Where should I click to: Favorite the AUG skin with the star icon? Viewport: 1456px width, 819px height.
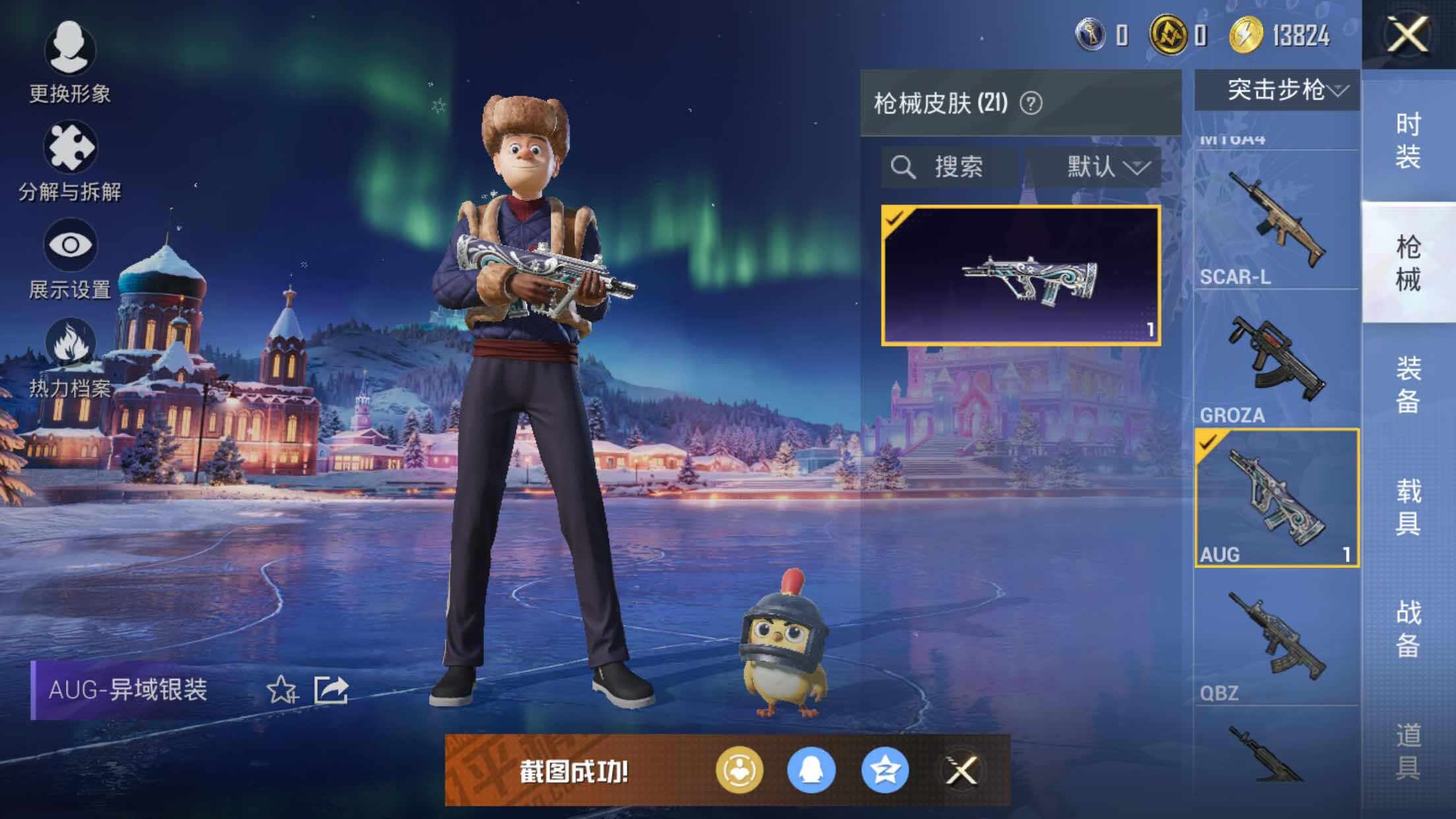(282, 690)
